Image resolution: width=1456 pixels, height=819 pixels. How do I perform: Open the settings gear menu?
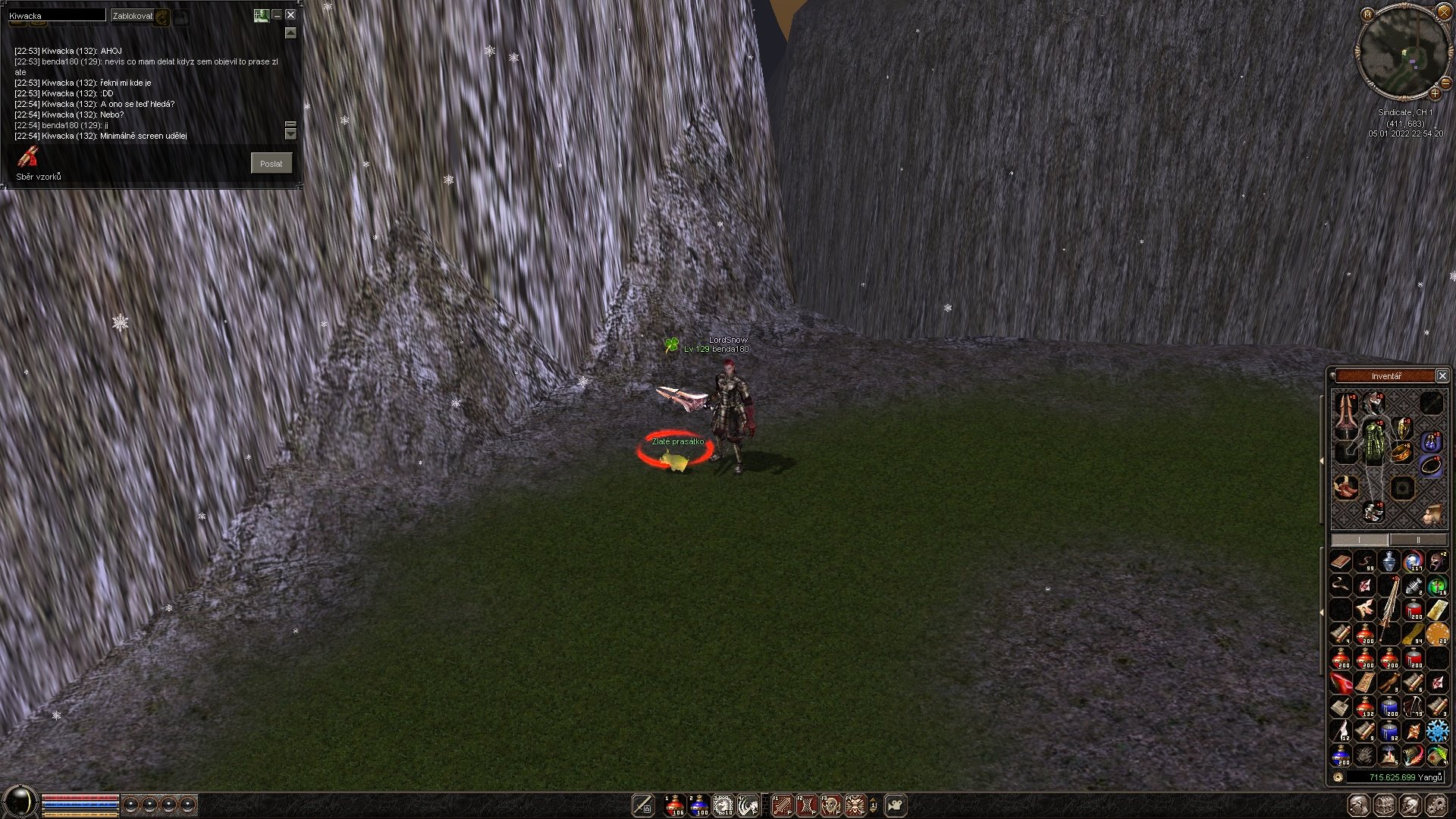[1436, 805]
